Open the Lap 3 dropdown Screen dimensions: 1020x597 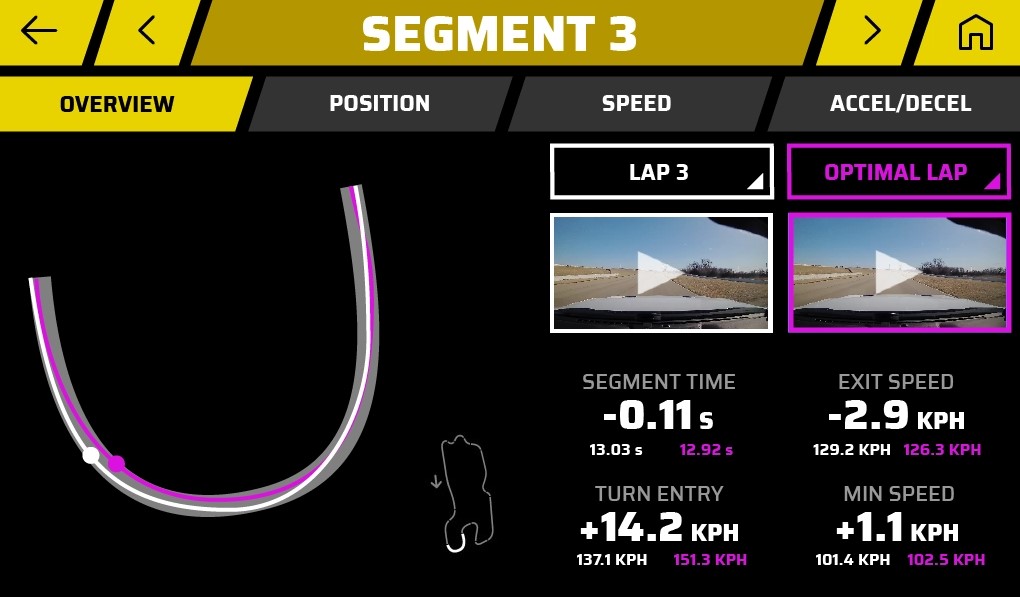tap(661, 172)
